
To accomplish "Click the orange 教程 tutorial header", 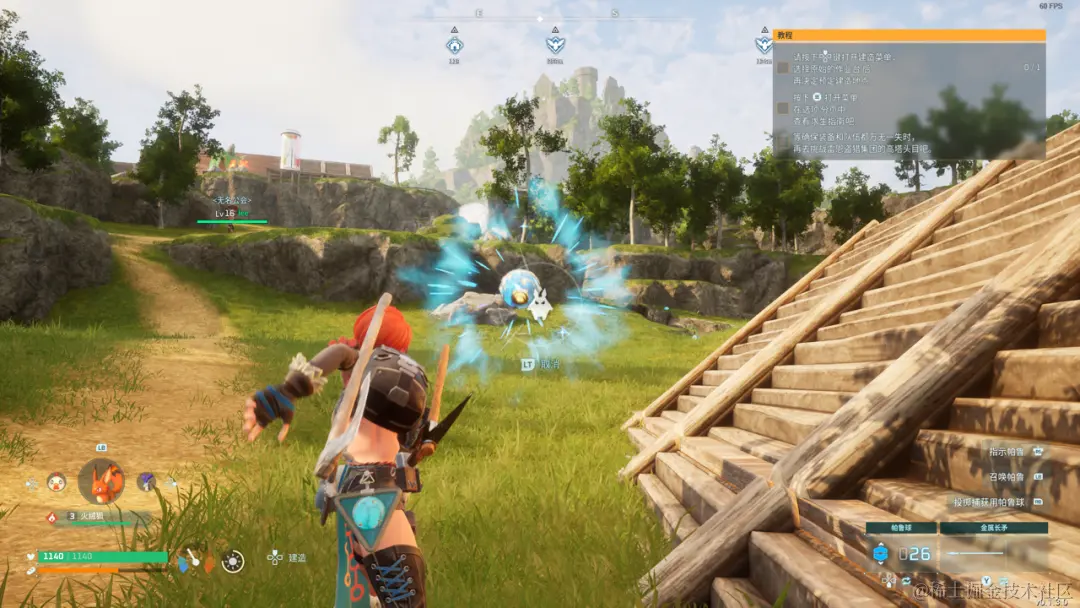I will click(909, 35).
